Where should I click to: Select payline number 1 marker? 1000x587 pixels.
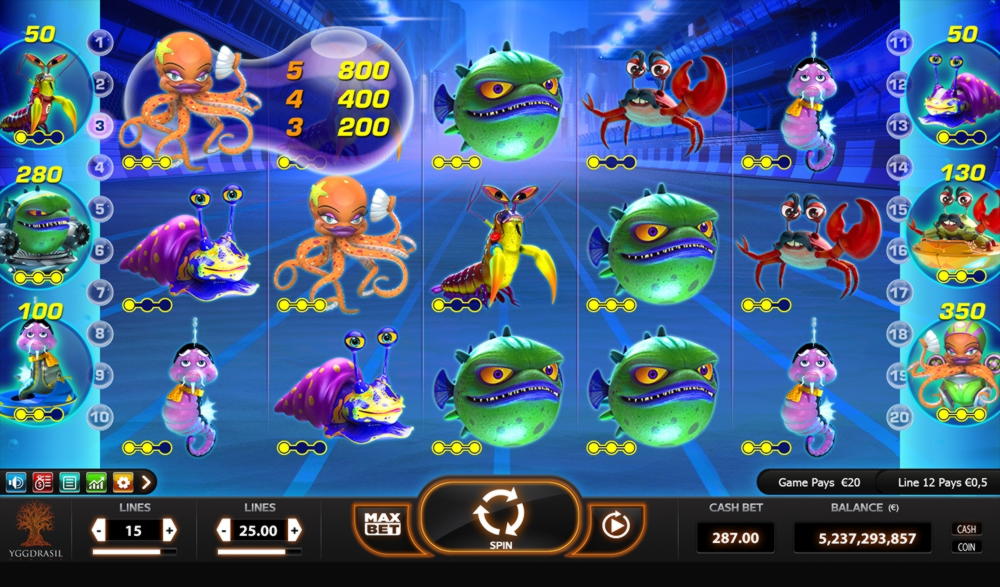click(100, 42)
